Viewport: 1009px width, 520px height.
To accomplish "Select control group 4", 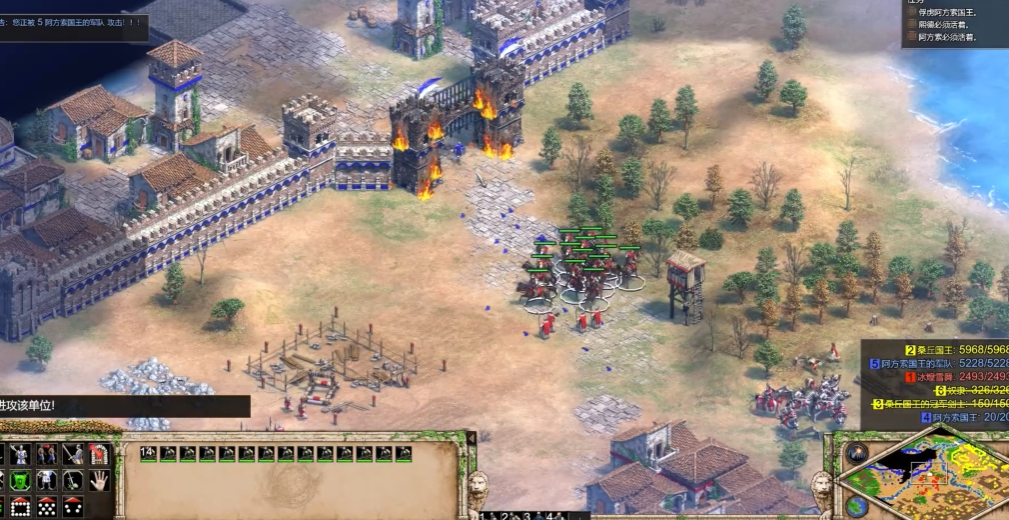I will tap(552, 516).
